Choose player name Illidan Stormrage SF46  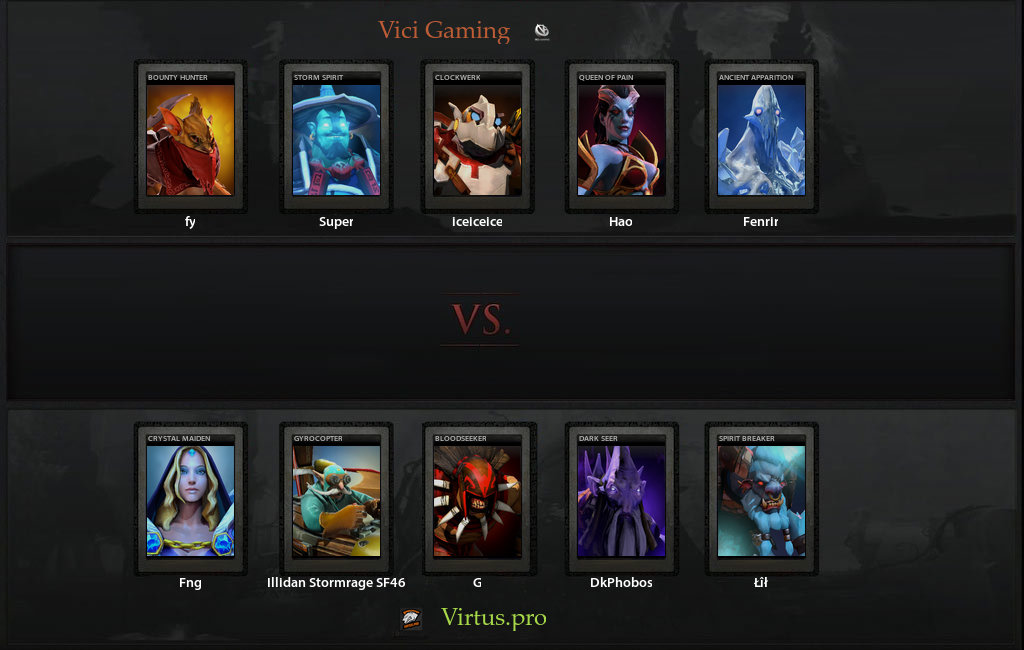coord(336,583)
